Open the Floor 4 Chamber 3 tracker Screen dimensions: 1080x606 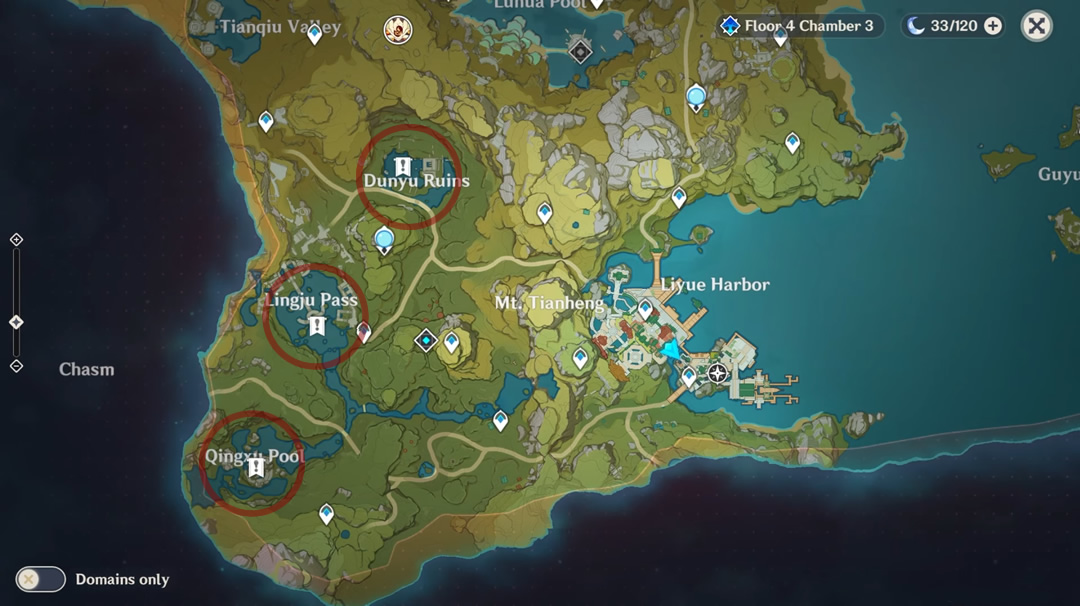click(x=800, y=26)
